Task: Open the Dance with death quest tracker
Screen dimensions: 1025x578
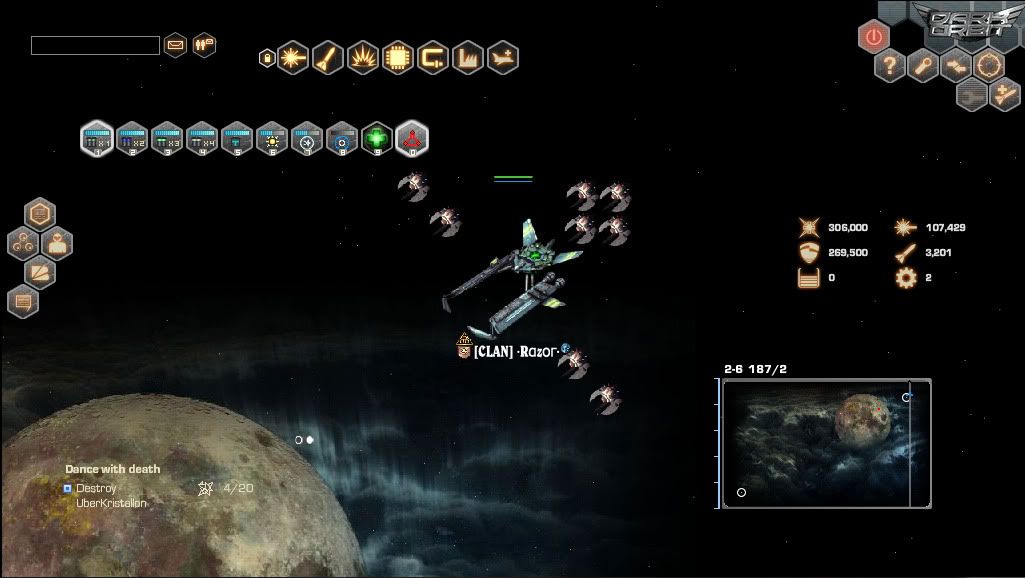Action: pyautogui.click(x=112, y=469)
